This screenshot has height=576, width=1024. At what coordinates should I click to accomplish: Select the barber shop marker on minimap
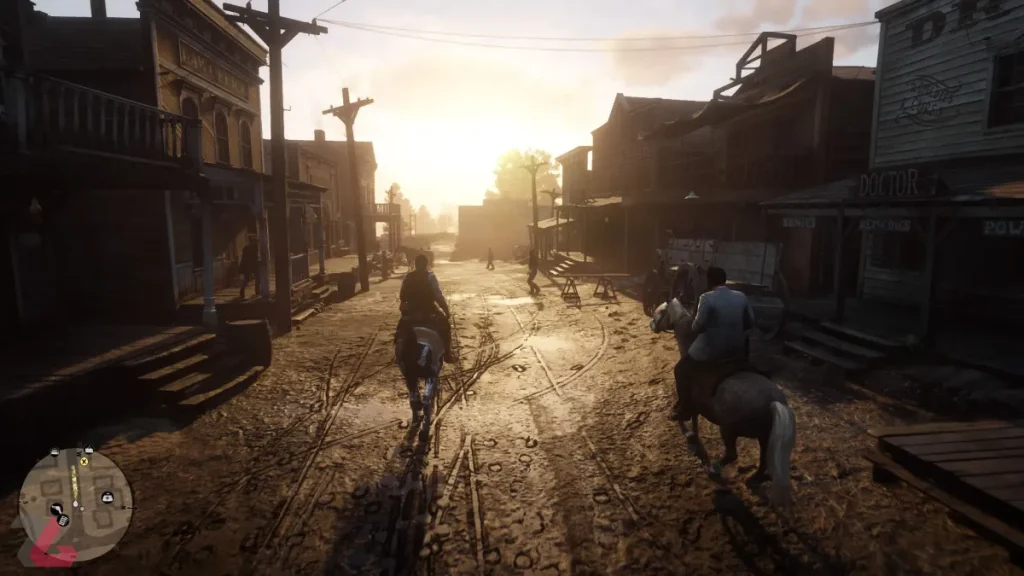[x=56, y=508]
